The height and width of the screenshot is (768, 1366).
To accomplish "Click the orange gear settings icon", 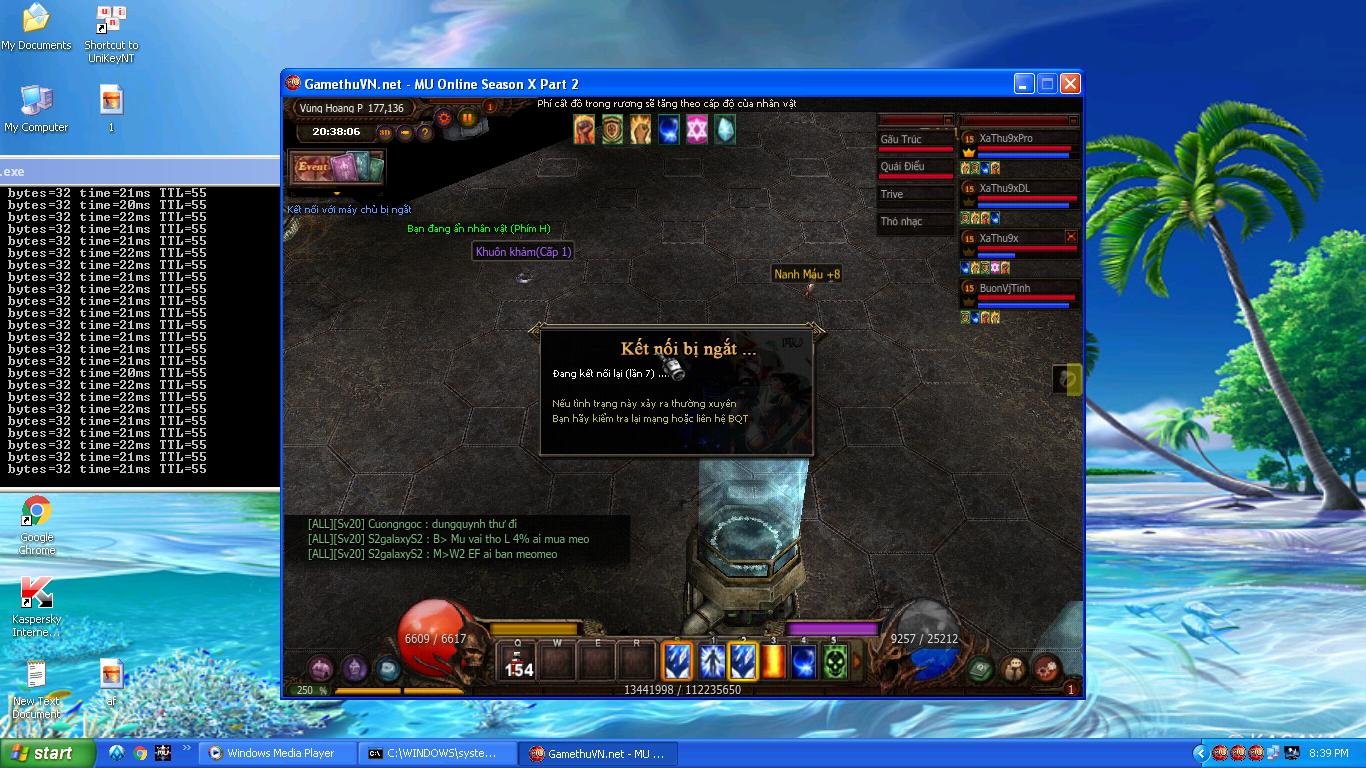I will 444,117.
